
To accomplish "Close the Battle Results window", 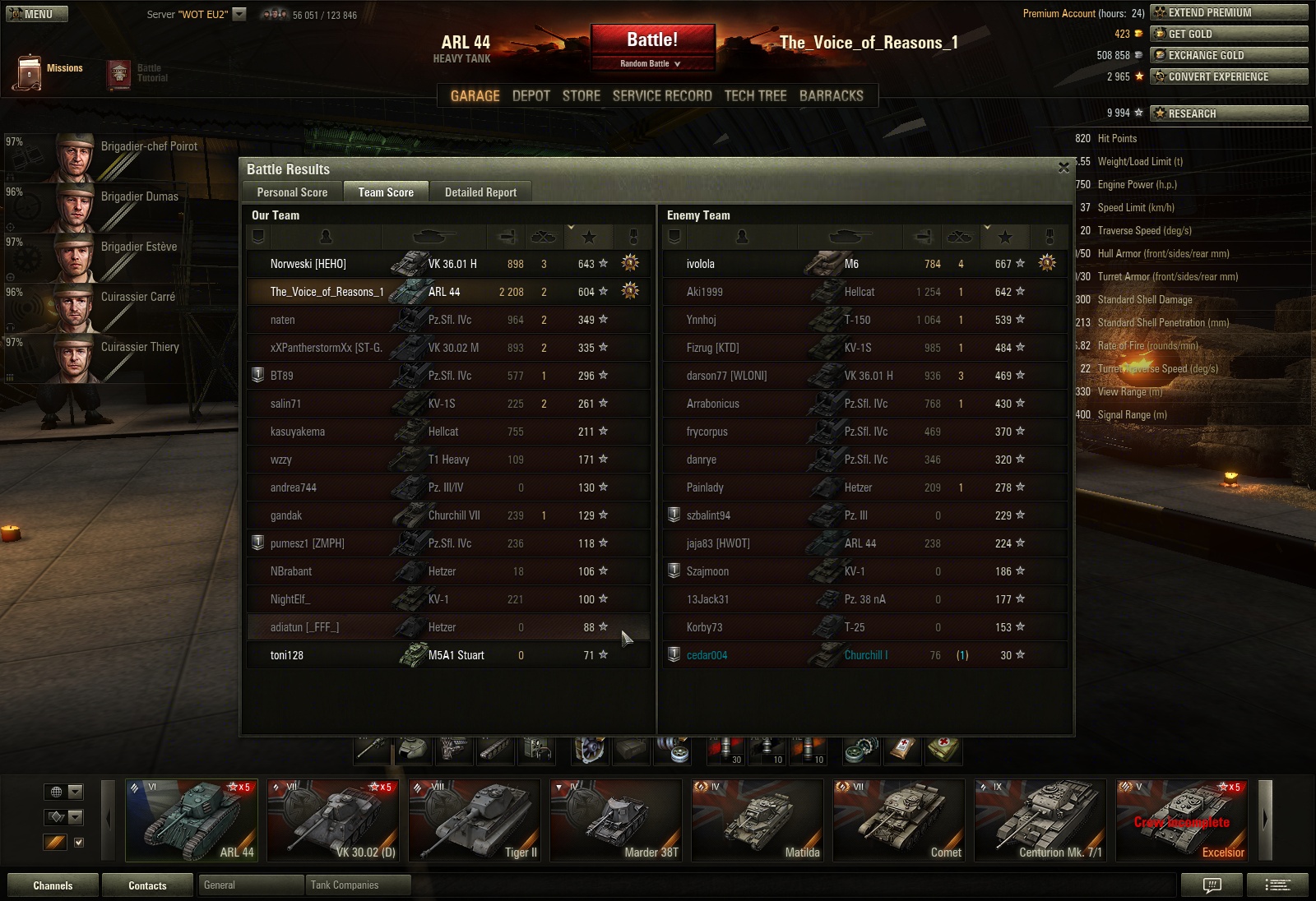I will click(1063, 168).
